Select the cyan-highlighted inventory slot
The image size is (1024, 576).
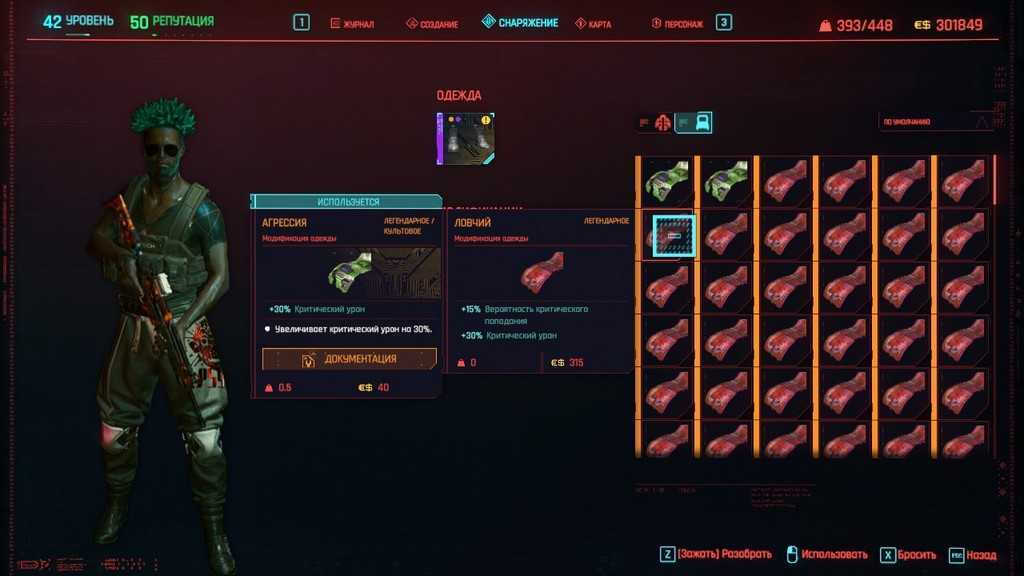coord(674,236)
